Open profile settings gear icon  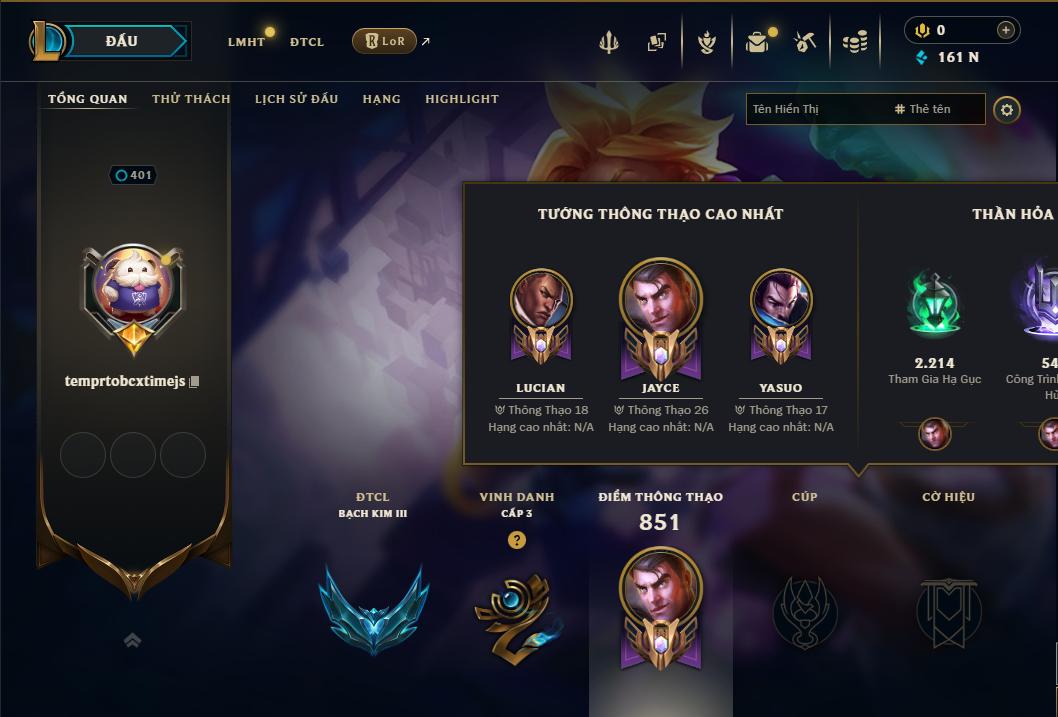coord(1007,109)
